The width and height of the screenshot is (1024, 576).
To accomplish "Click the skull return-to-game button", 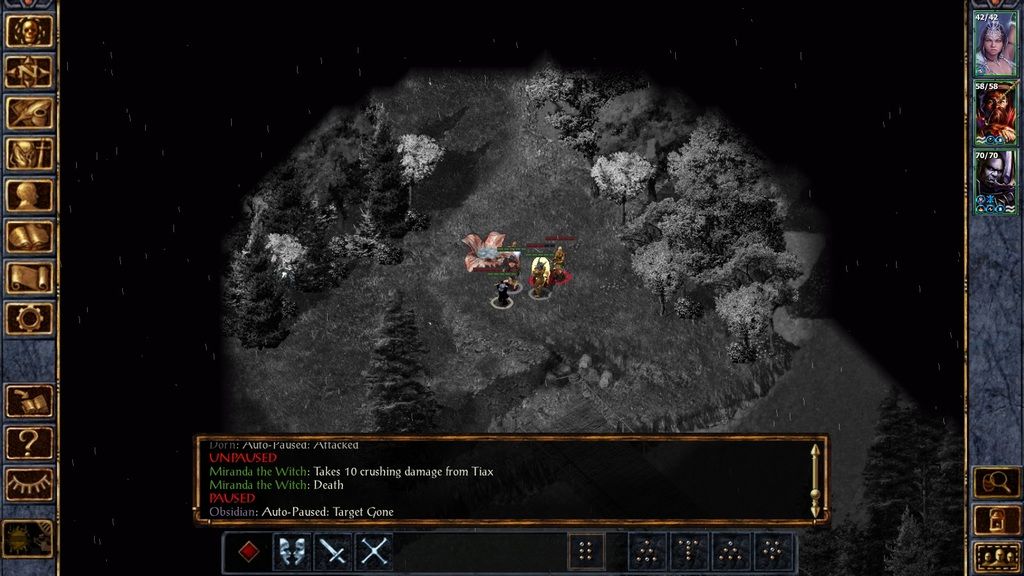I will (29, 31).
